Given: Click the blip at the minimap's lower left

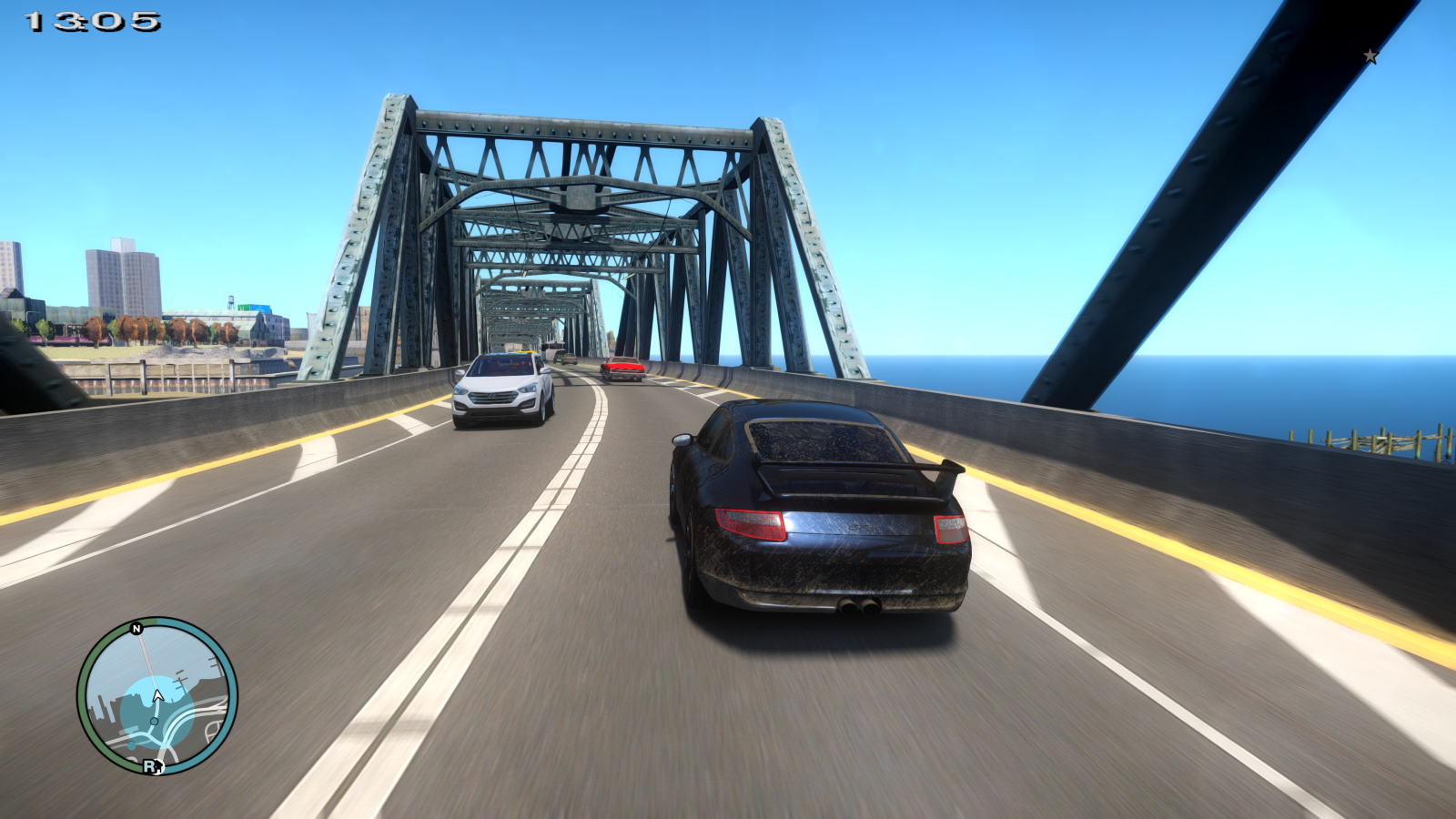Looking at the screenshot, I should [x=131, y=746].
